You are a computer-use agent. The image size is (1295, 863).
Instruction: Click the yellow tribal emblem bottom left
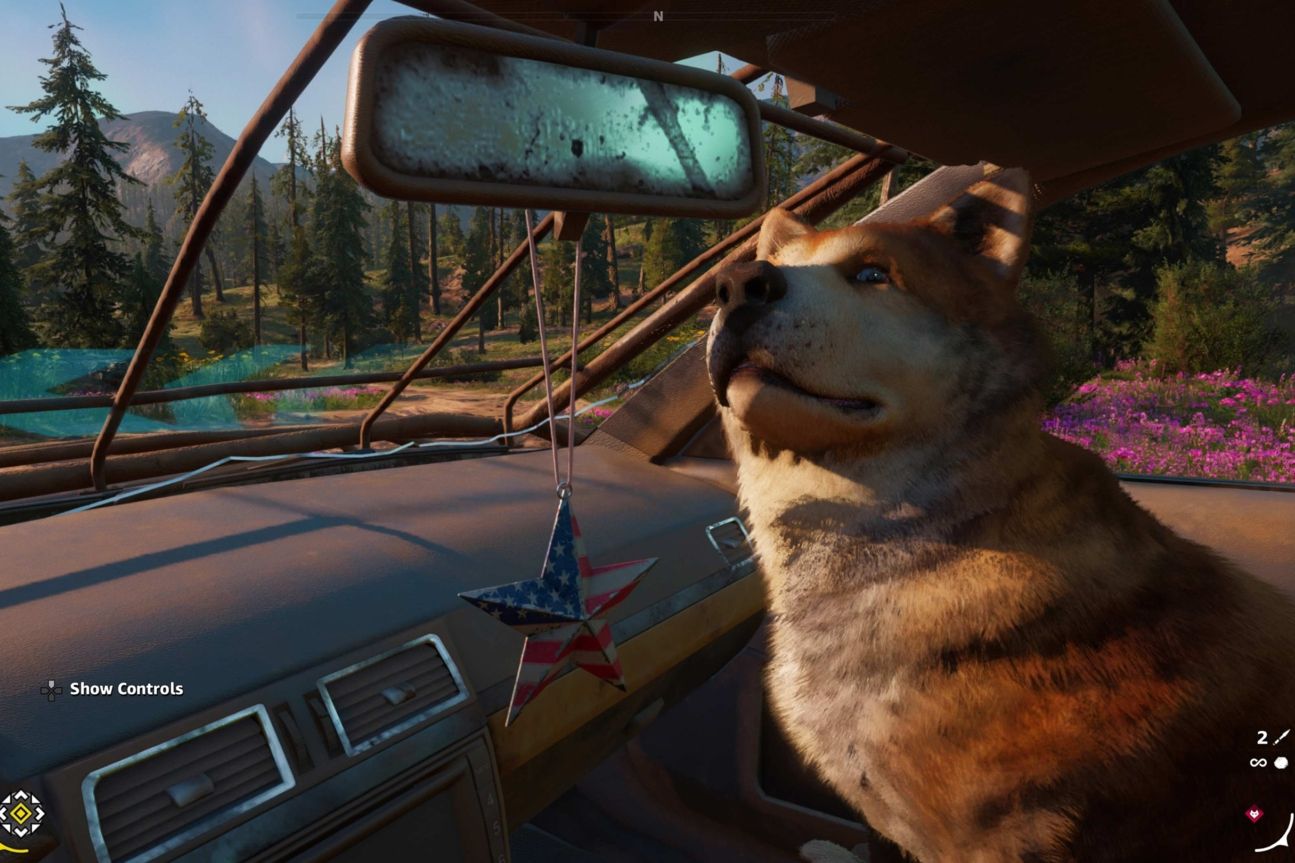20,812
